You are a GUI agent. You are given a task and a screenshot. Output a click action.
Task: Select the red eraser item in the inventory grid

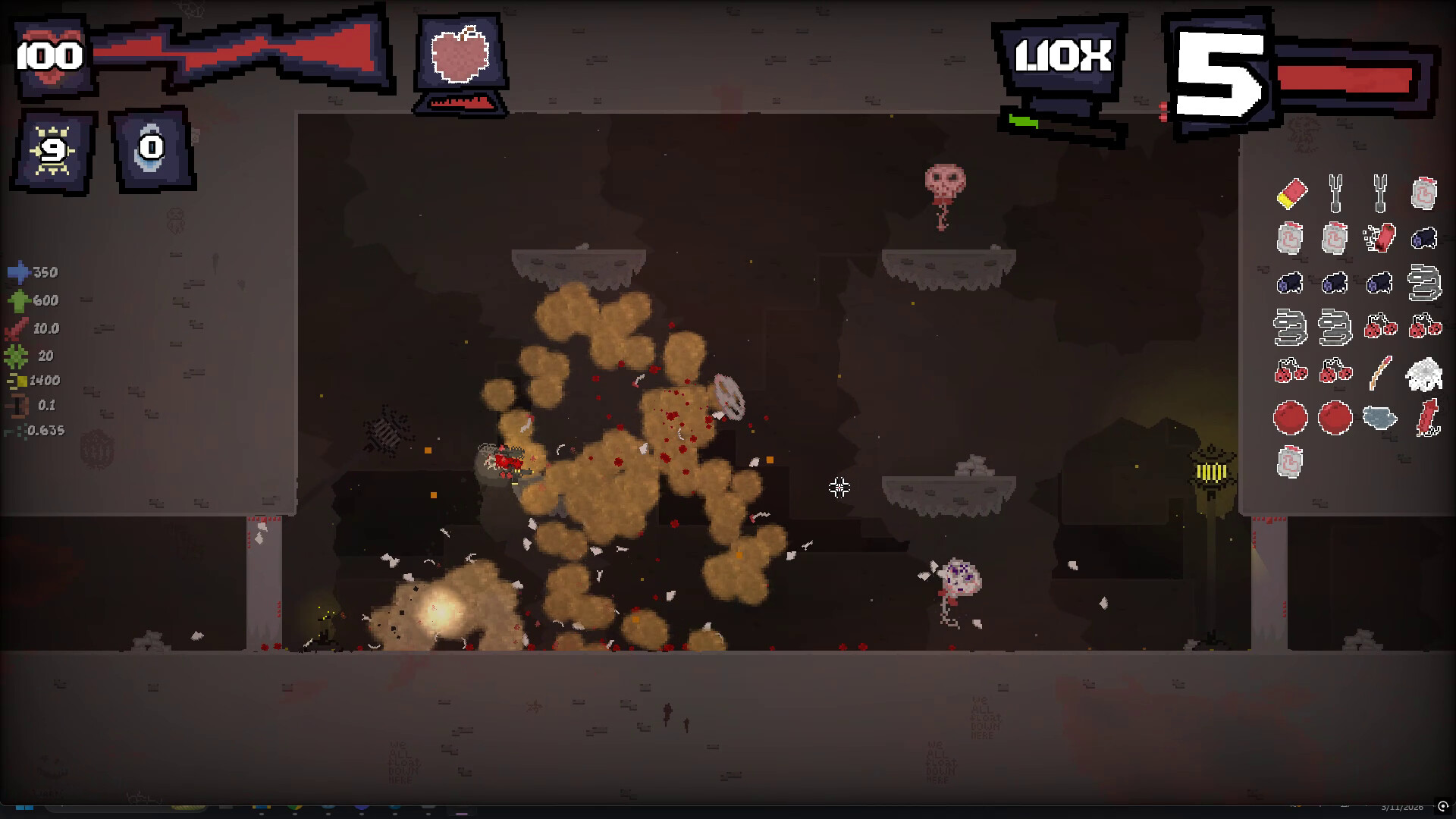click(x=1292, y=193)
